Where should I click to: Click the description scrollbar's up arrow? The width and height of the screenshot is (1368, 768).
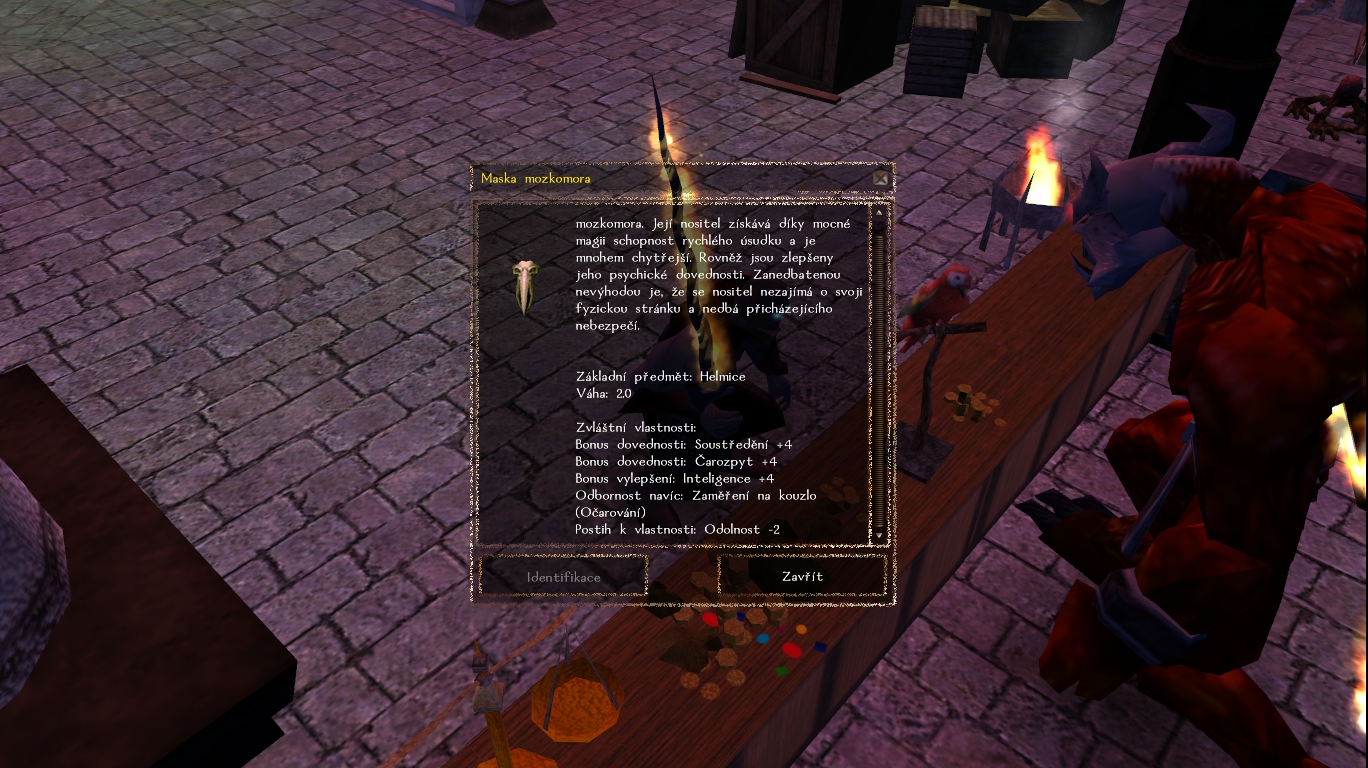coord(879,212)
